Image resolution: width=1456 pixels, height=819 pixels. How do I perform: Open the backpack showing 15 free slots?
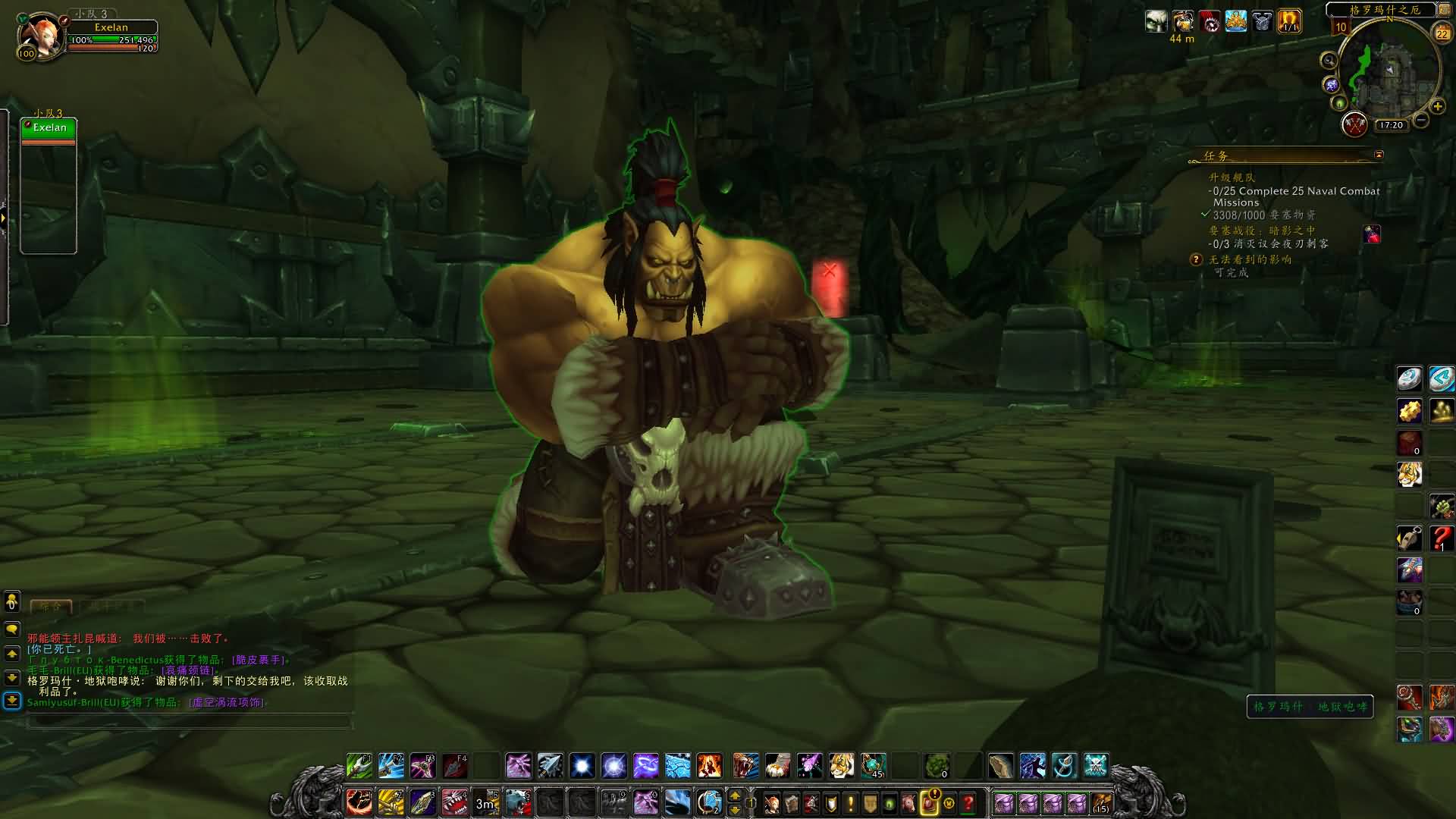pos(1101,802)
